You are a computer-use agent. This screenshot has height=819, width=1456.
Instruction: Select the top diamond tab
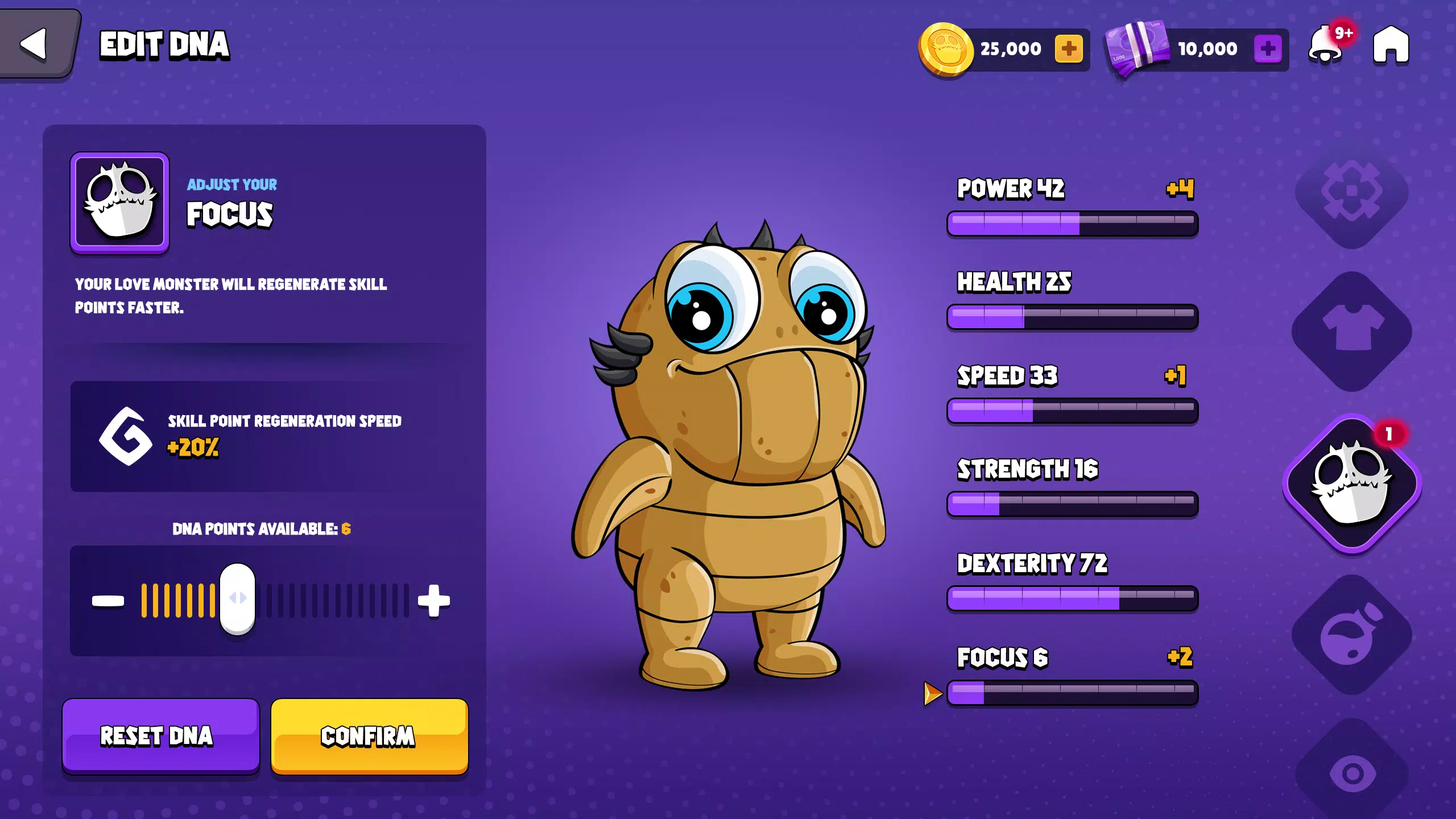tap(1352, 192)
